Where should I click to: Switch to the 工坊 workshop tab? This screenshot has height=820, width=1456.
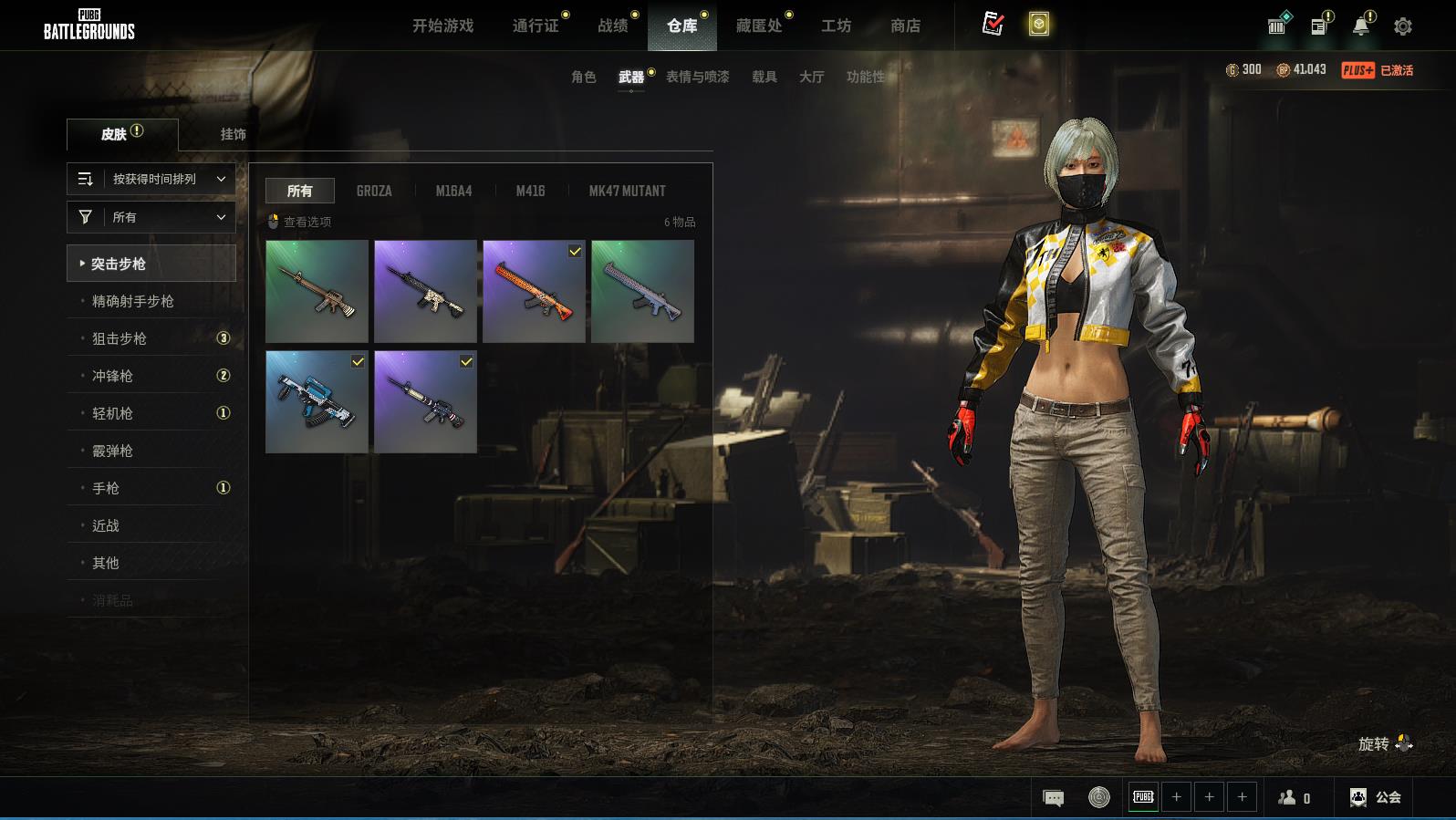[836, 26]
